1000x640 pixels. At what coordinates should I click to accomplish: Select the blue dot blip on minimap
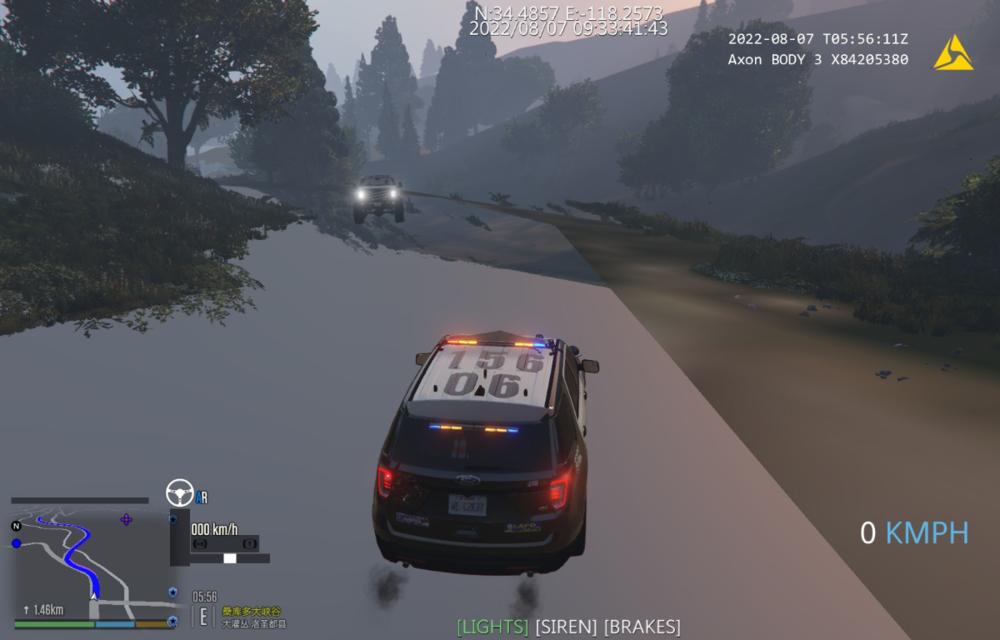pos(16,543)
